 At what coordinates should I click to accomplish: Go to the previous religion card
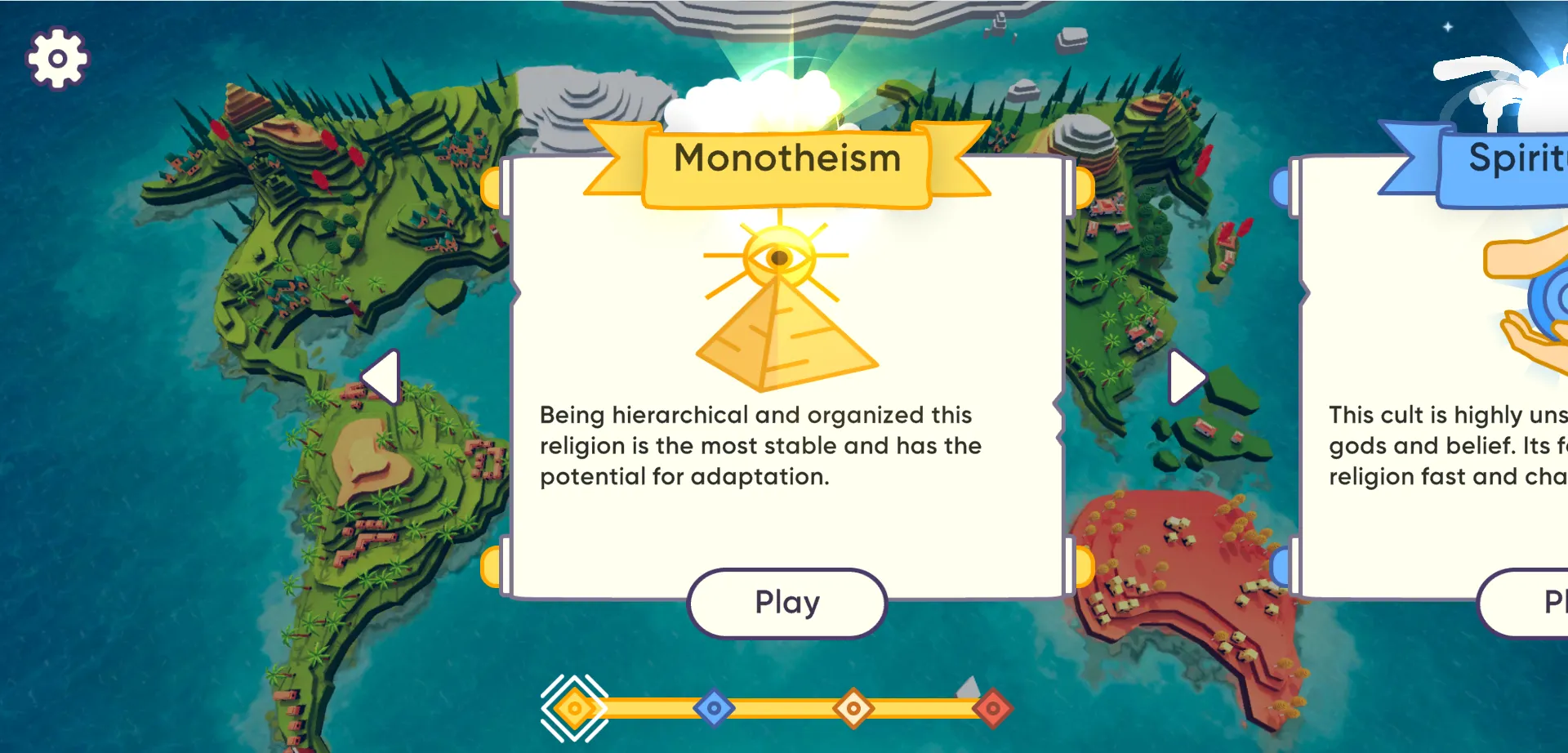tap(381, 377)
